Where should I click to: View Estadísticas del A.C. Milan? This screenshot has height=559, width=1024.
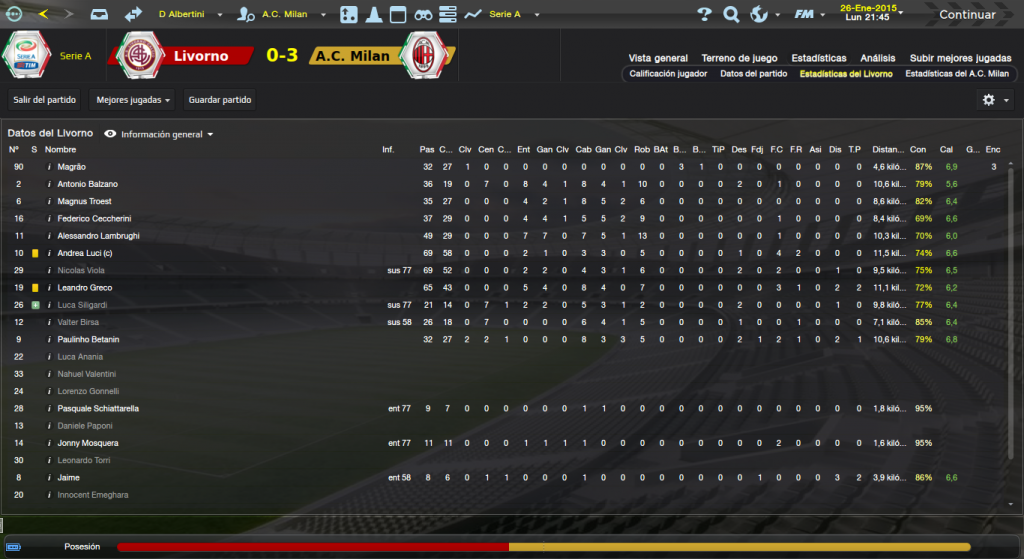point(956,74)
